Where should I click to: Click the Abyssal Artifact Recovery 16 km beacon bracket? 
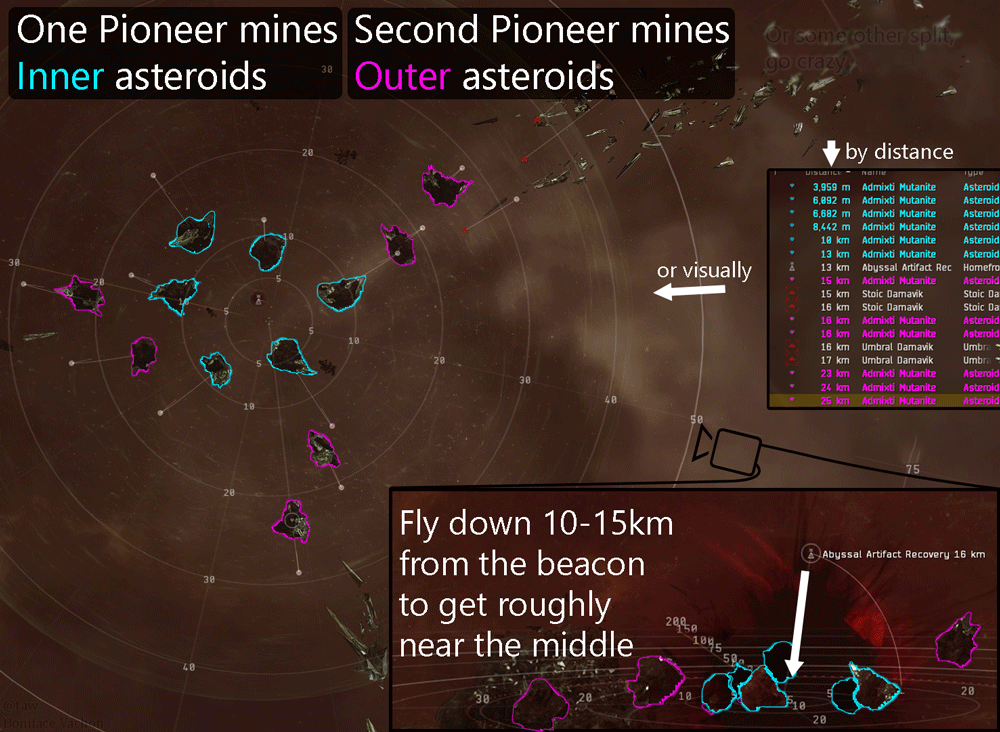point(810,553)
